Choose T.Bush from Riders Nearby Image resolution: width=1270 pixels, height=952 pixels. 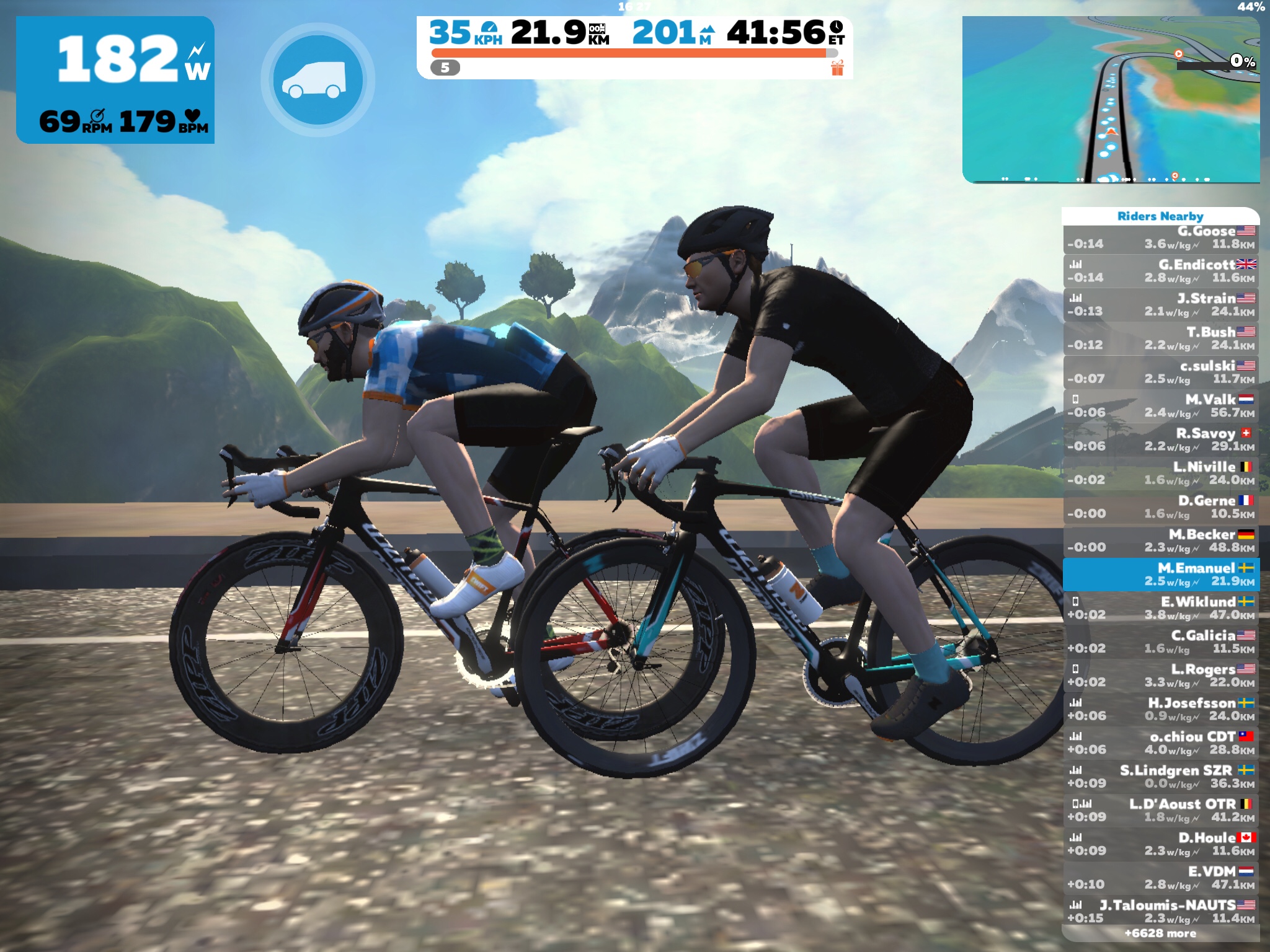1160,338
